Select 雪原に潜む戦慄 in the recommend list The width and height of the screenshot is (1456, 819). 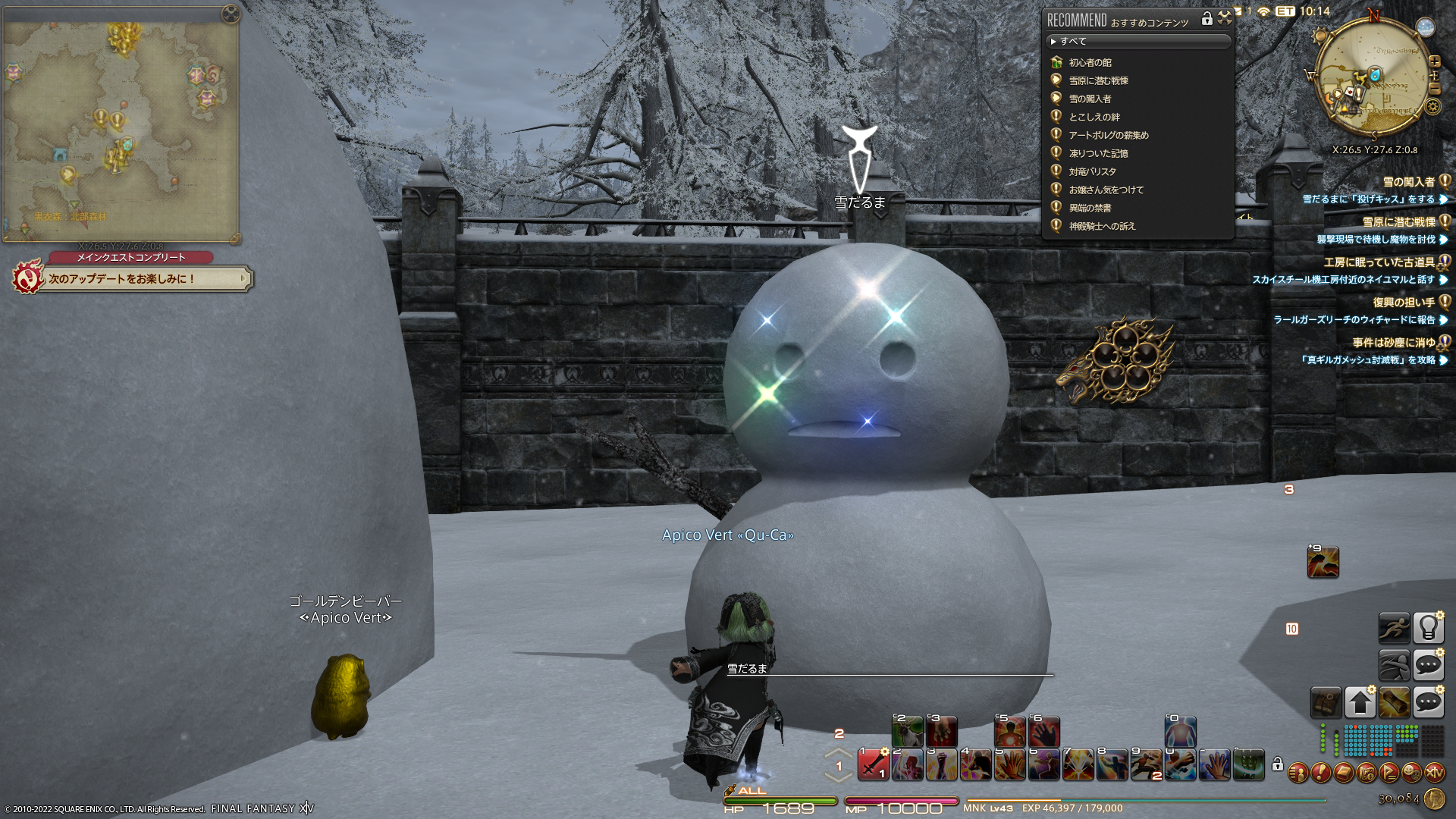1098,80
